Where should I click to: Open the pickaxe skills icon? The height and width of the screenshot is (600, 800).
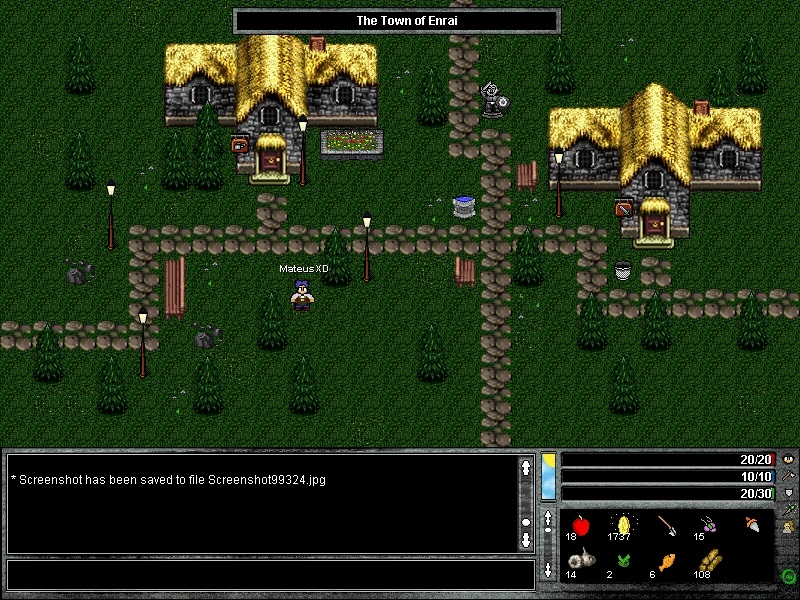tap(788, 476)
